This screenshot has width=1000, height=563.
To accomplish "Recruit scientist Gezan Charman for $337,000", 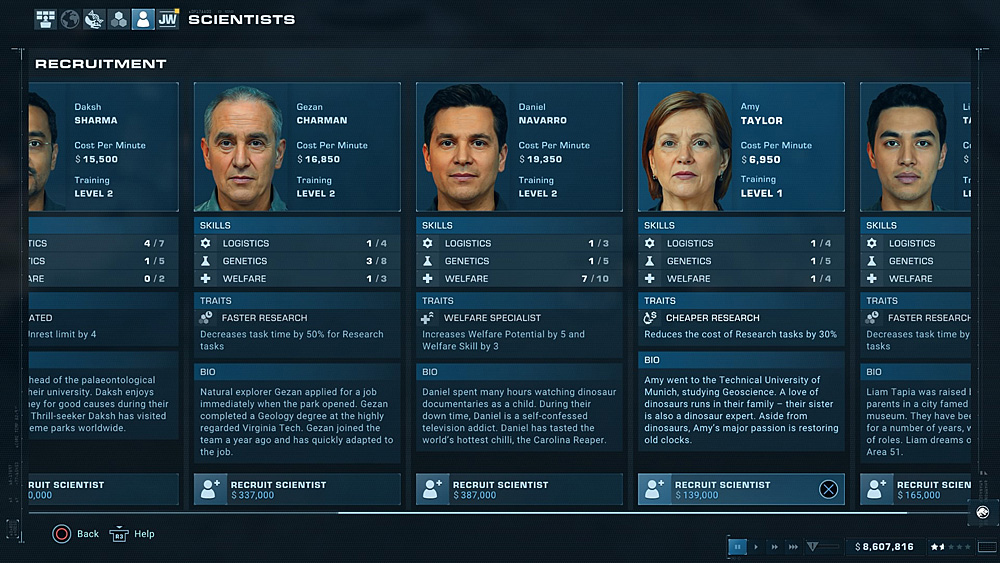I will (x=297, y=489).
